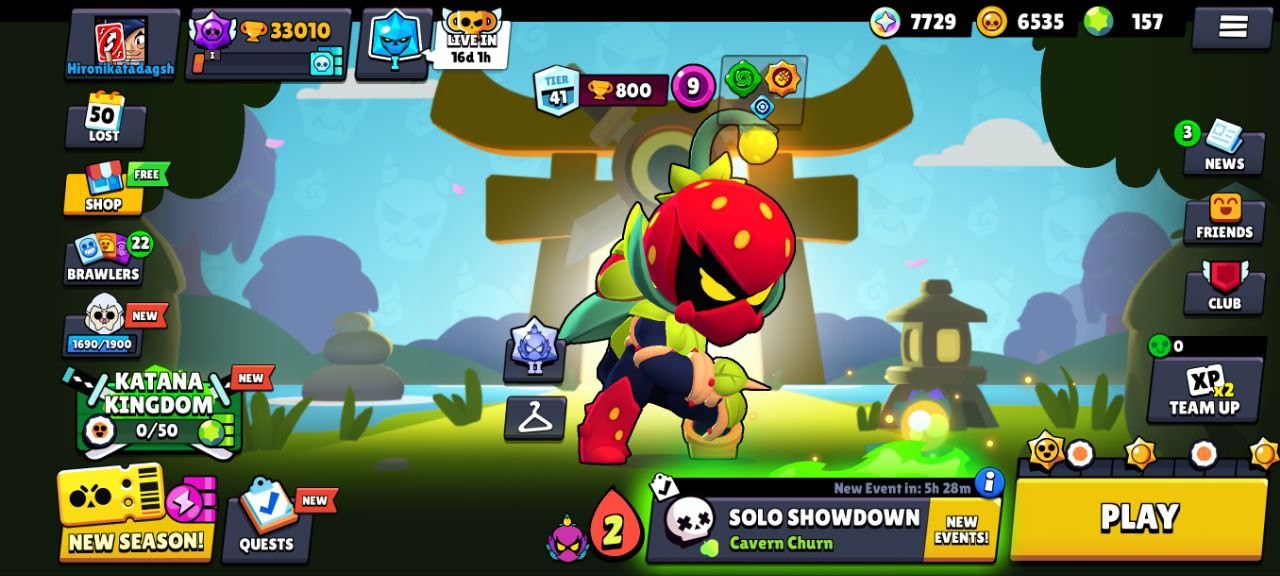Open the gold coins balance of 6535
The height and width of the screenshot is (576, 1280).
pos(1022,22)
